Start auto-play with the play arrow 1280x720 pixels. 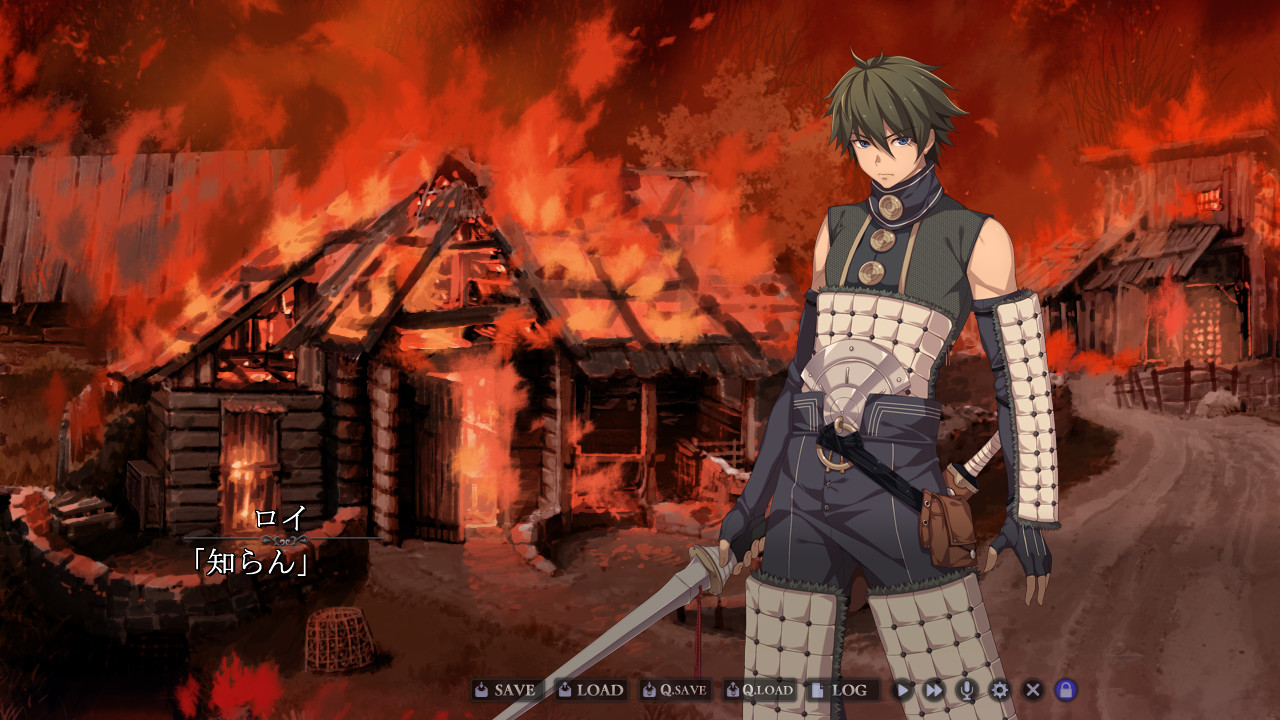point(903,690)
